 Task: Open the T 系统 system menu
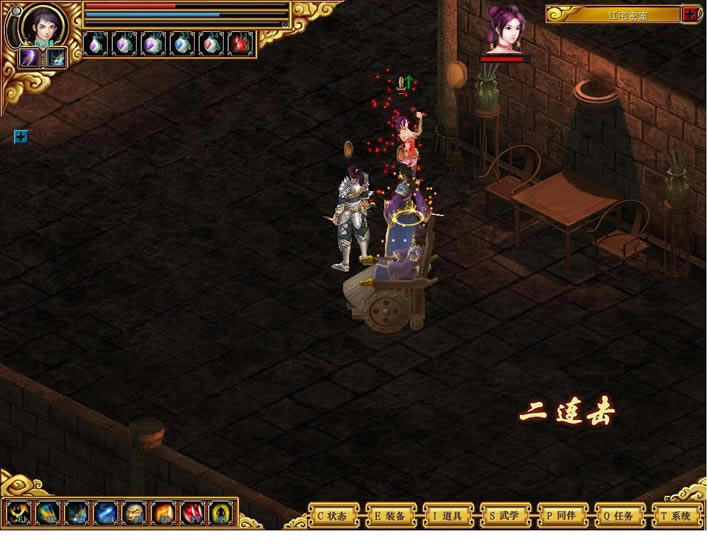coord(677,516)
